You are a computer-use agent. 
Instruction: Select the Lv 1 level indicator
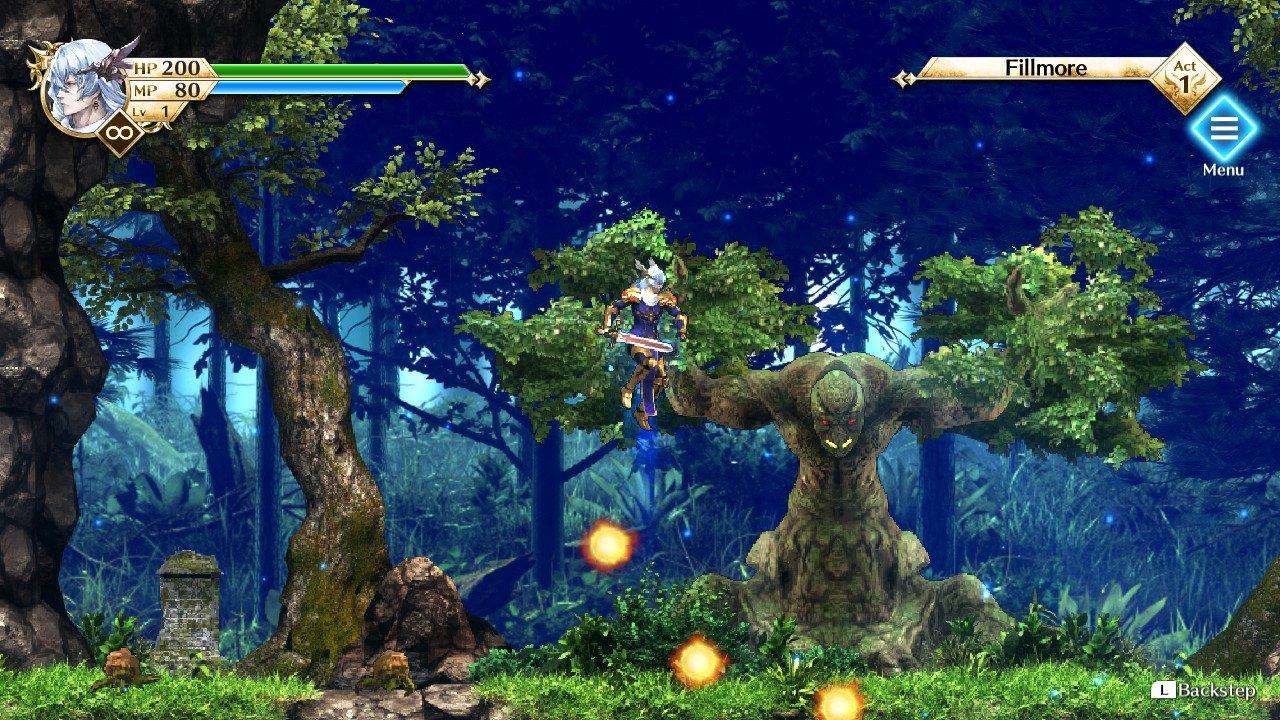click(150, 113)
